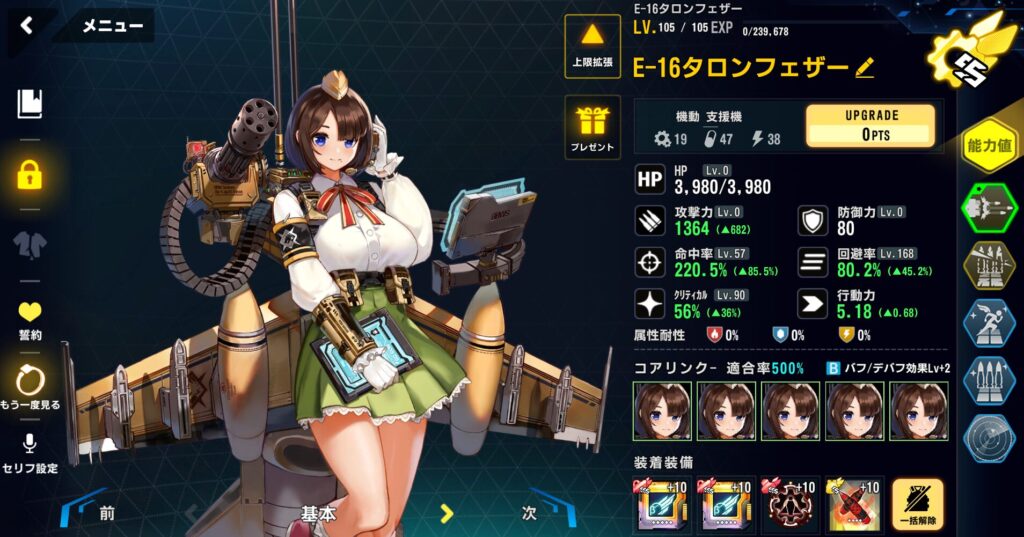Select the round radar icon tab

point(989,439)
